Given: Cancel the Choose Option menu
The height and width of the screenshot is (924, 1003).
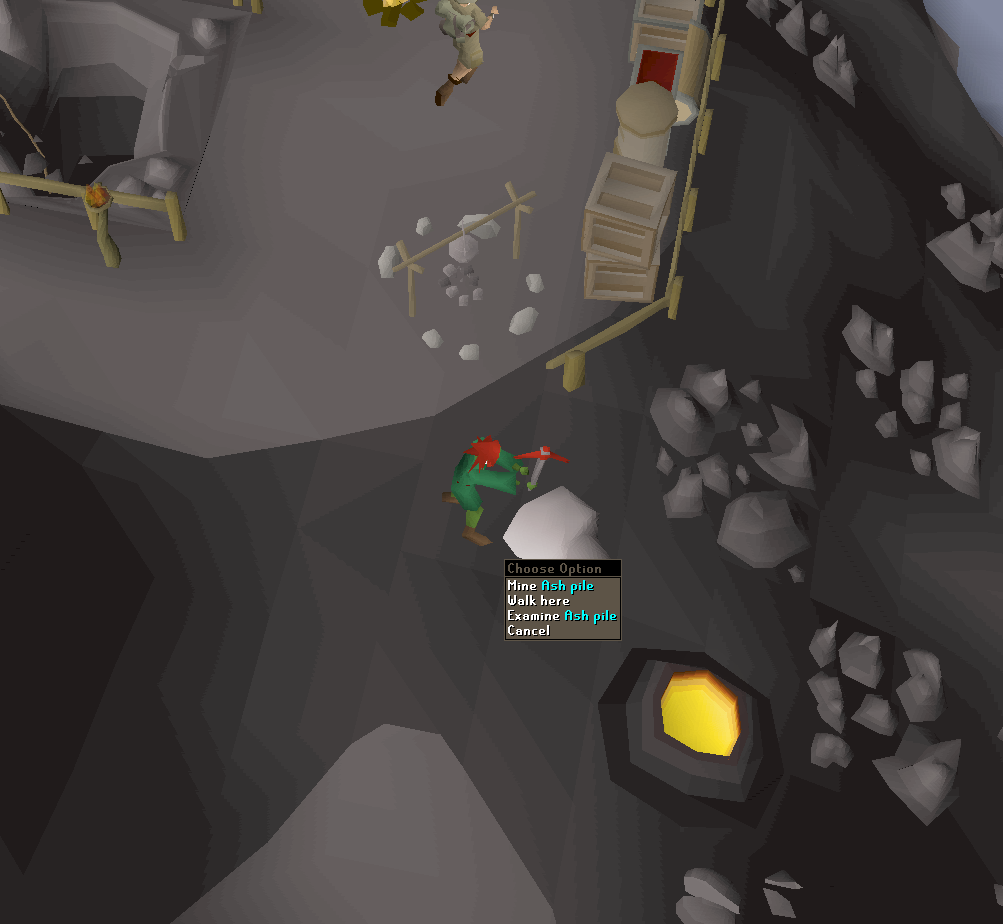Looking at the screenshot, I should [x=529, y=631].
